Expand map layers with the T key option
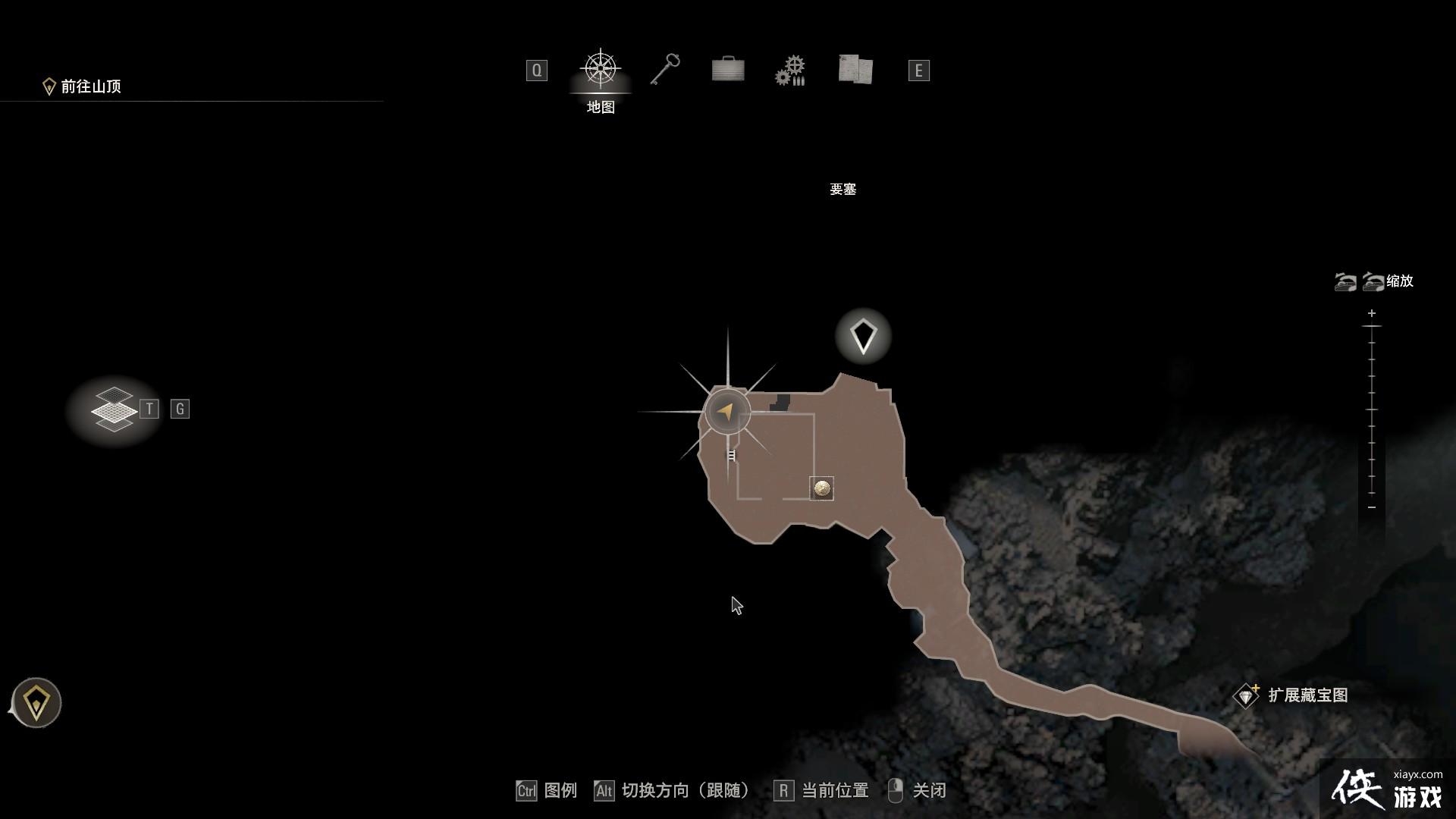 pos(149,408)
